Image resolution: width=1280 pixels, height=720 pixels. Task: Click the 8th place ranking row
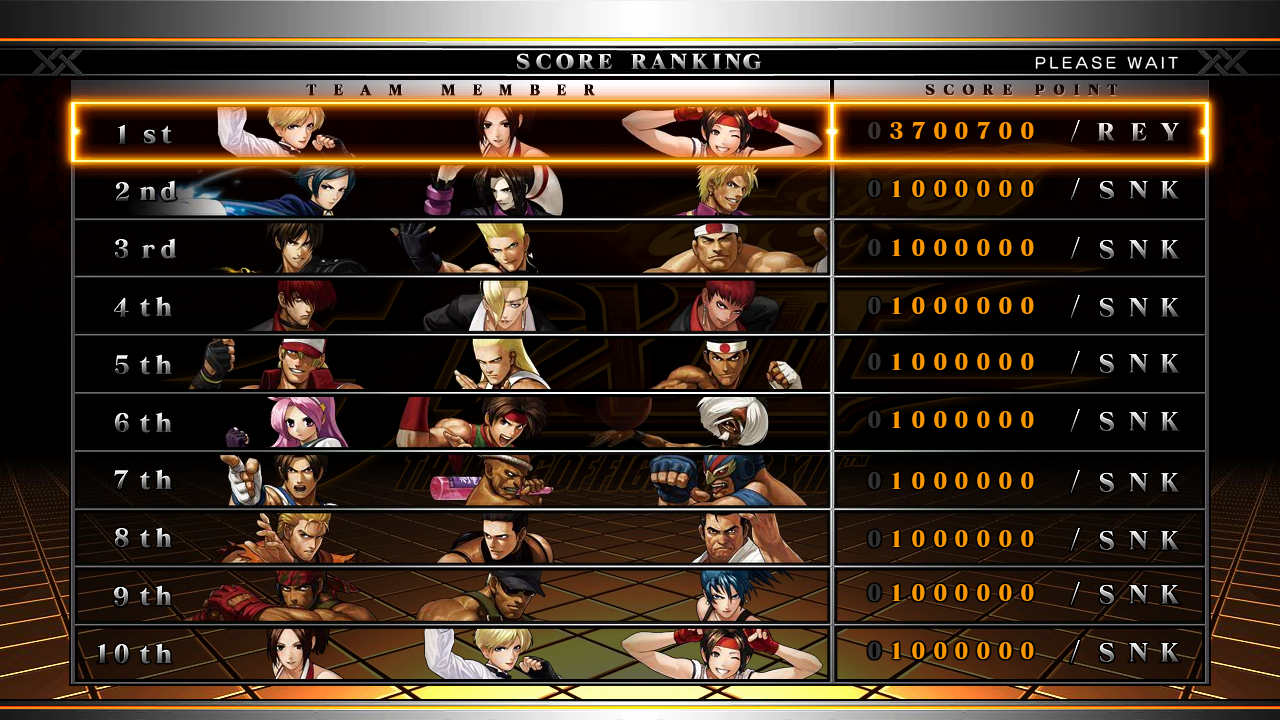(x=640, y=537)
